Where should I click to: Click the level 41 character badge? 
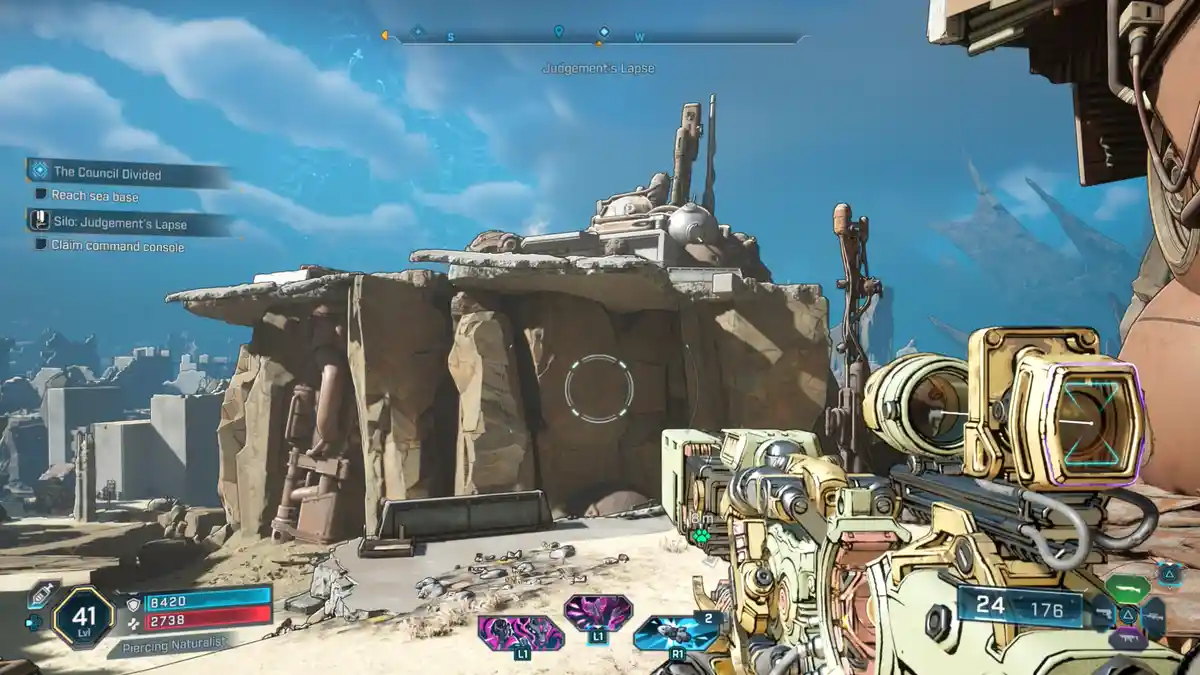83,615
